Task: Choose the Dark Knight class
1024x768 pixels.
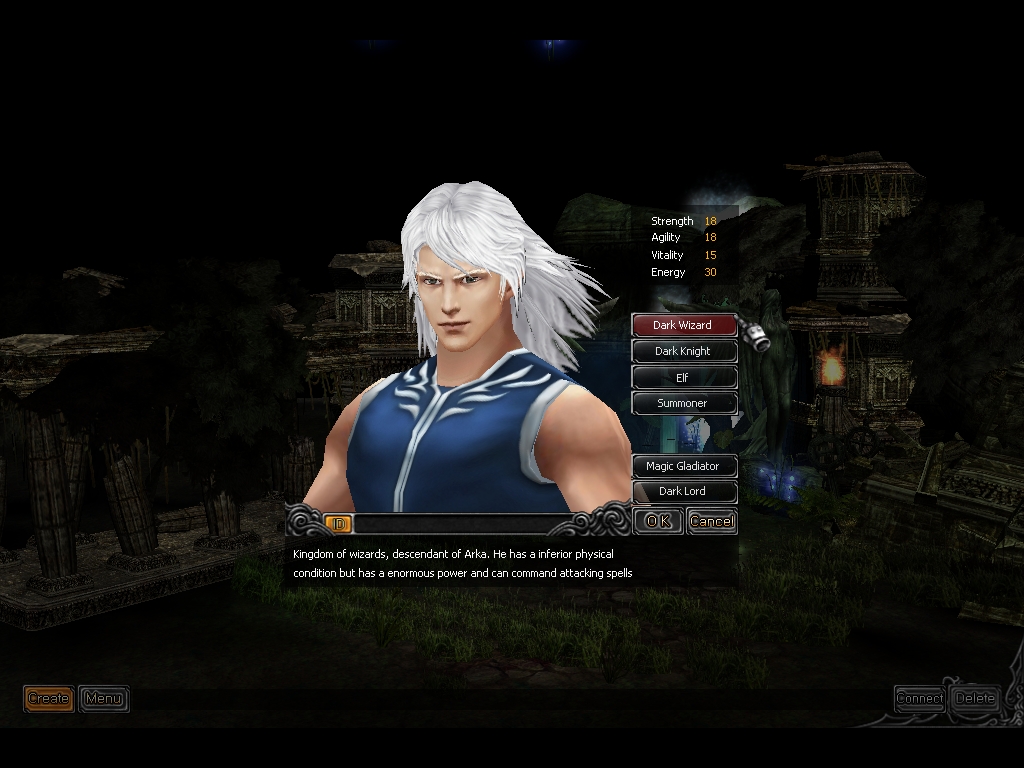Action: point(683,351)
